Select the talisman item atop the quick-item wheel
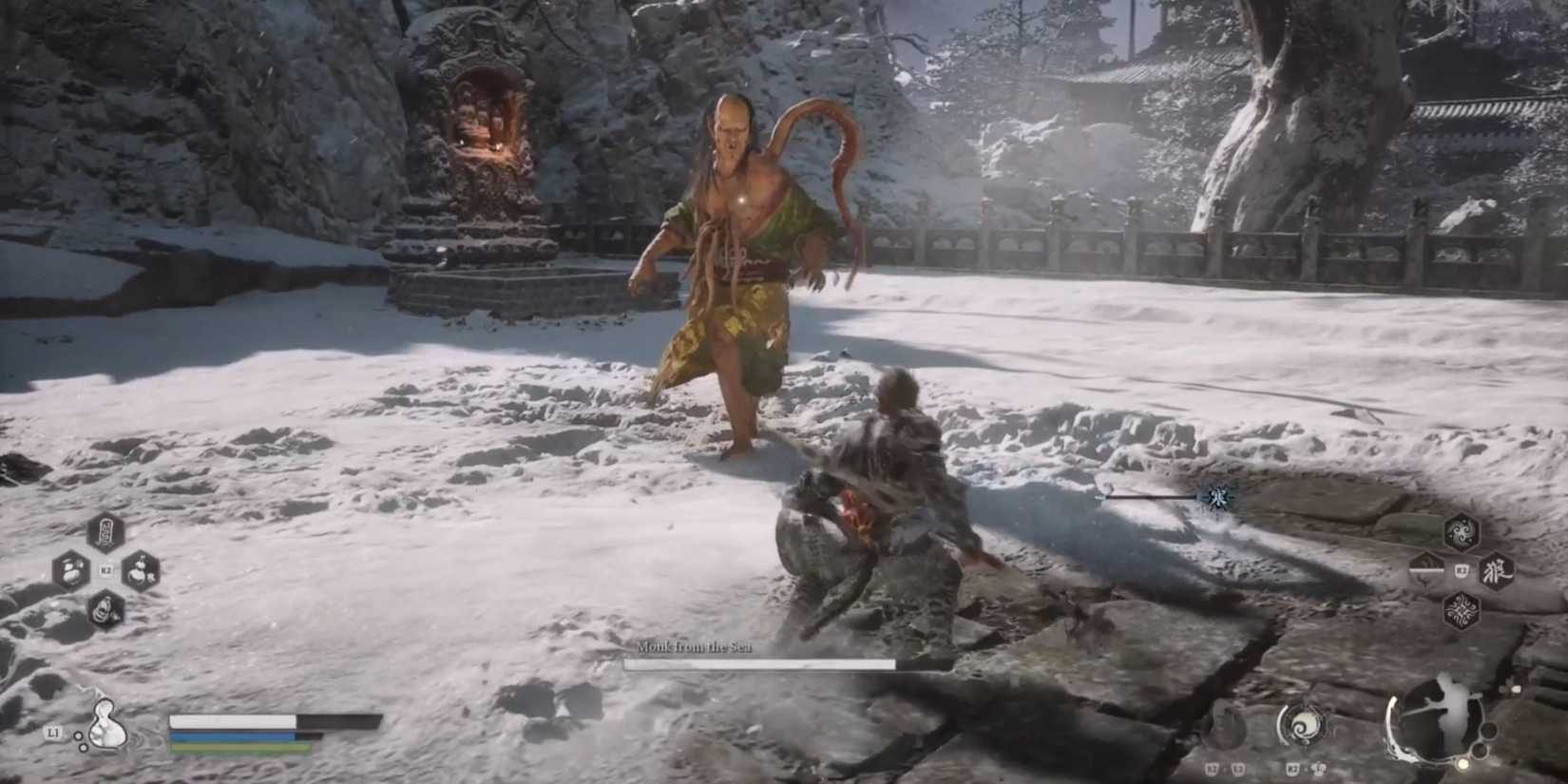 pyautogui.click(x=105, y=533)
